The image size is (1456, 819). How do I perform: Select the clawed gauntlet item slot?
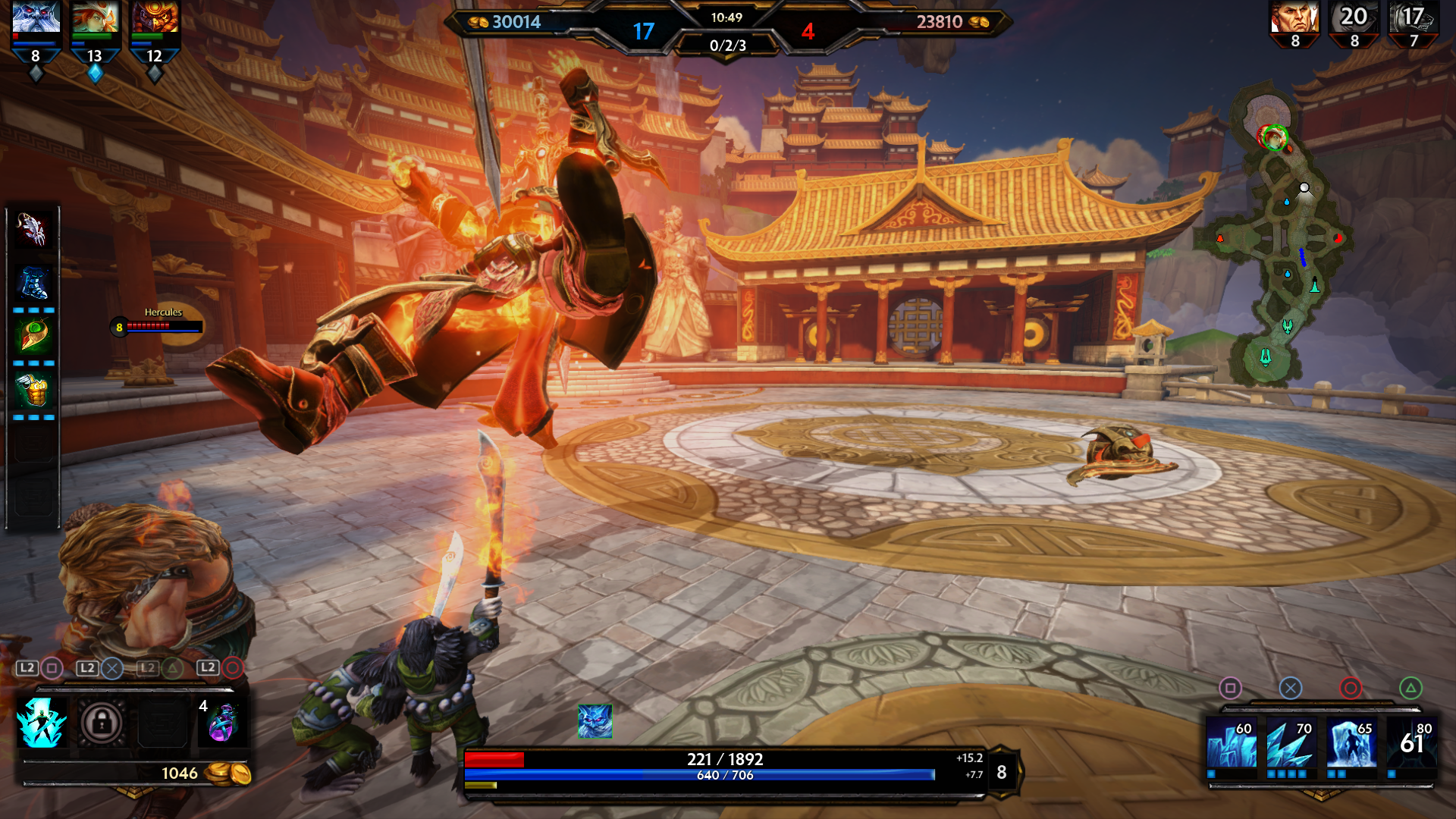click(33, 229)
